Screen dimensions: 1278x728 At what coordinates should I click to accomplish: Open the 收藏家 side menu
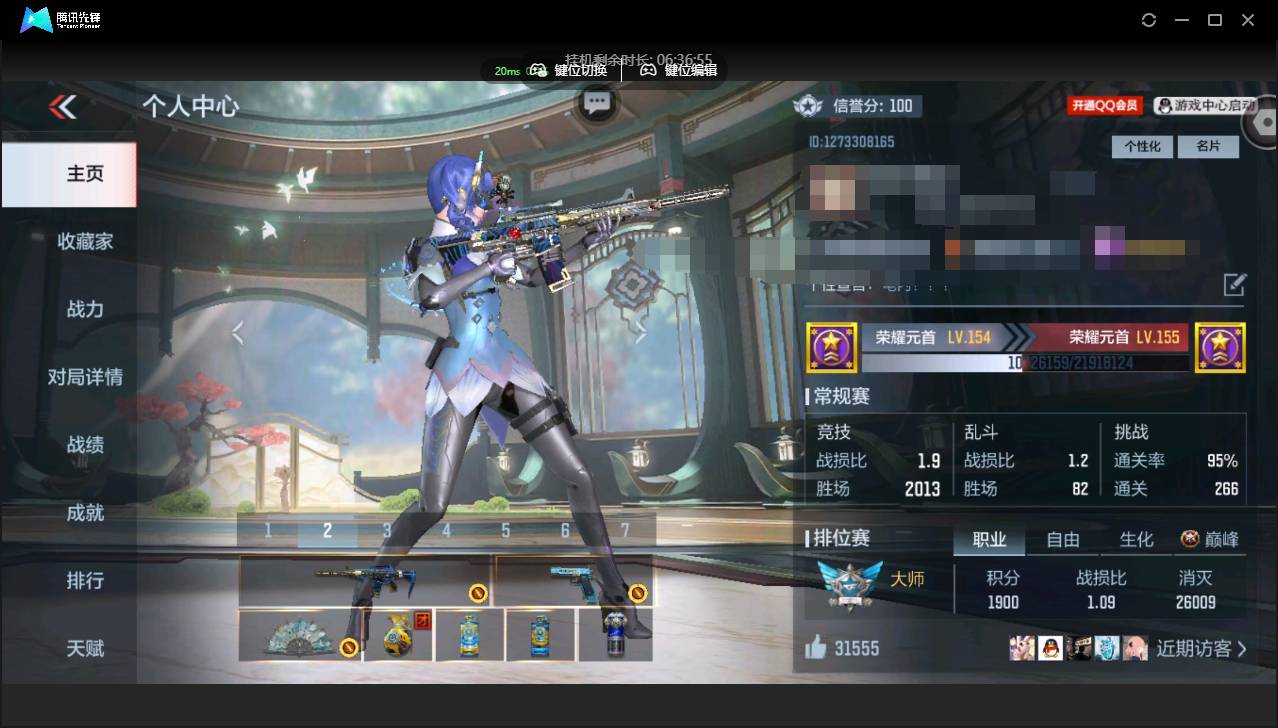click(x=84, y=241)
